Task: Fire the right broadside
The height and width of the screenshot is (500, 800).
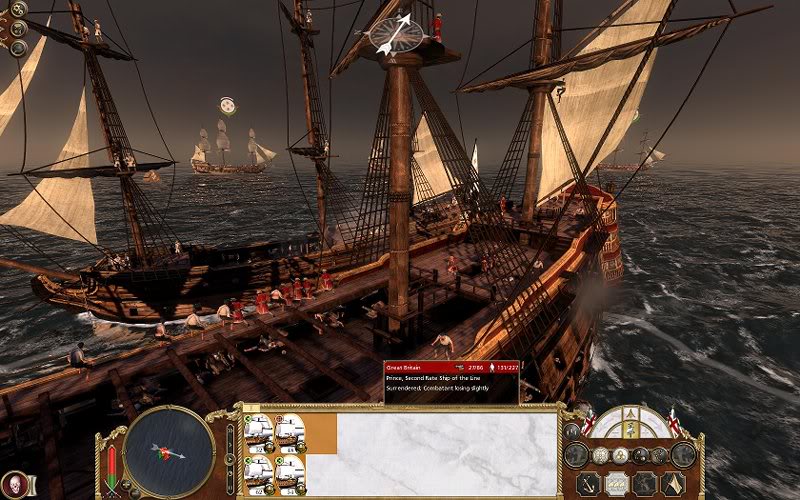Action: 683,455
